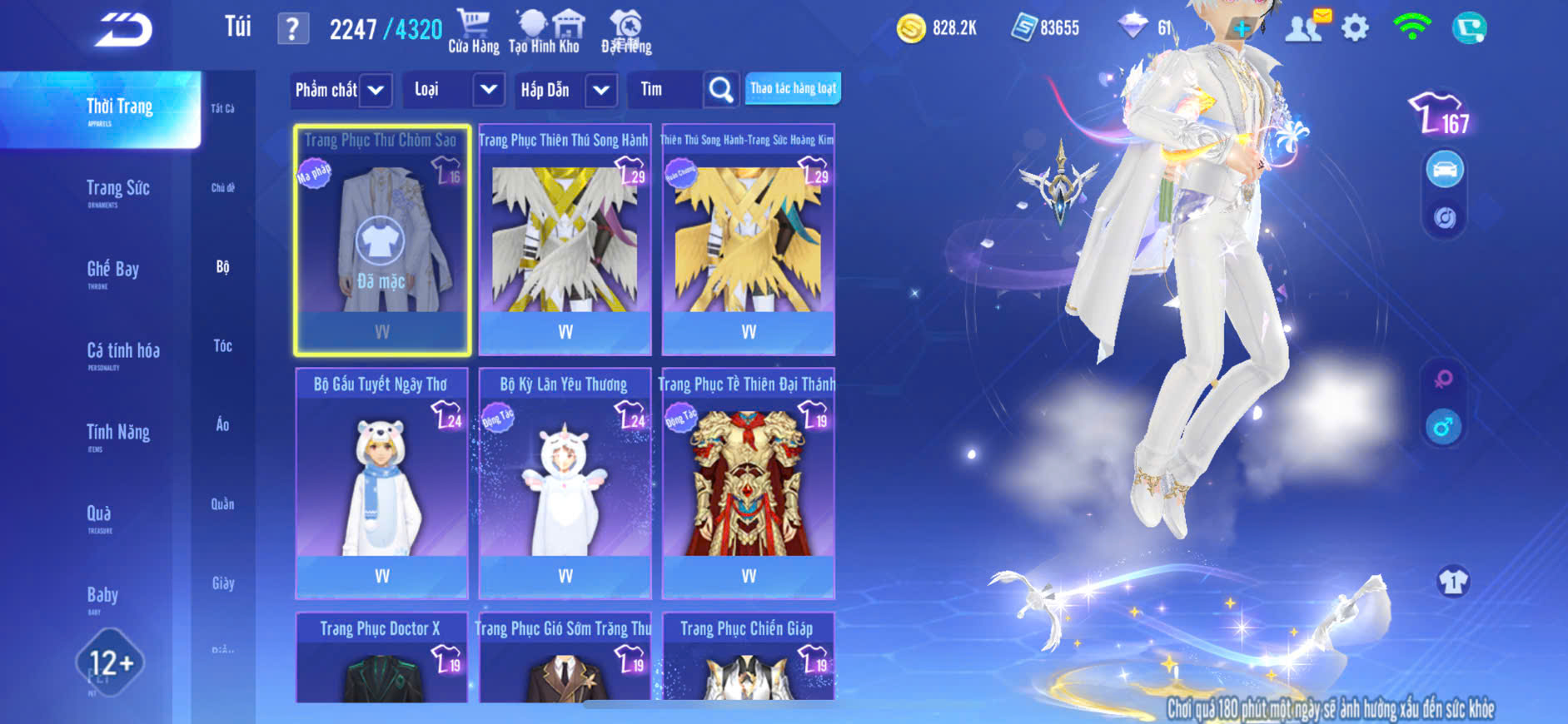Select the Cá tính hóa tab
Screen dimensions: 1568x724
pos(123,352)
